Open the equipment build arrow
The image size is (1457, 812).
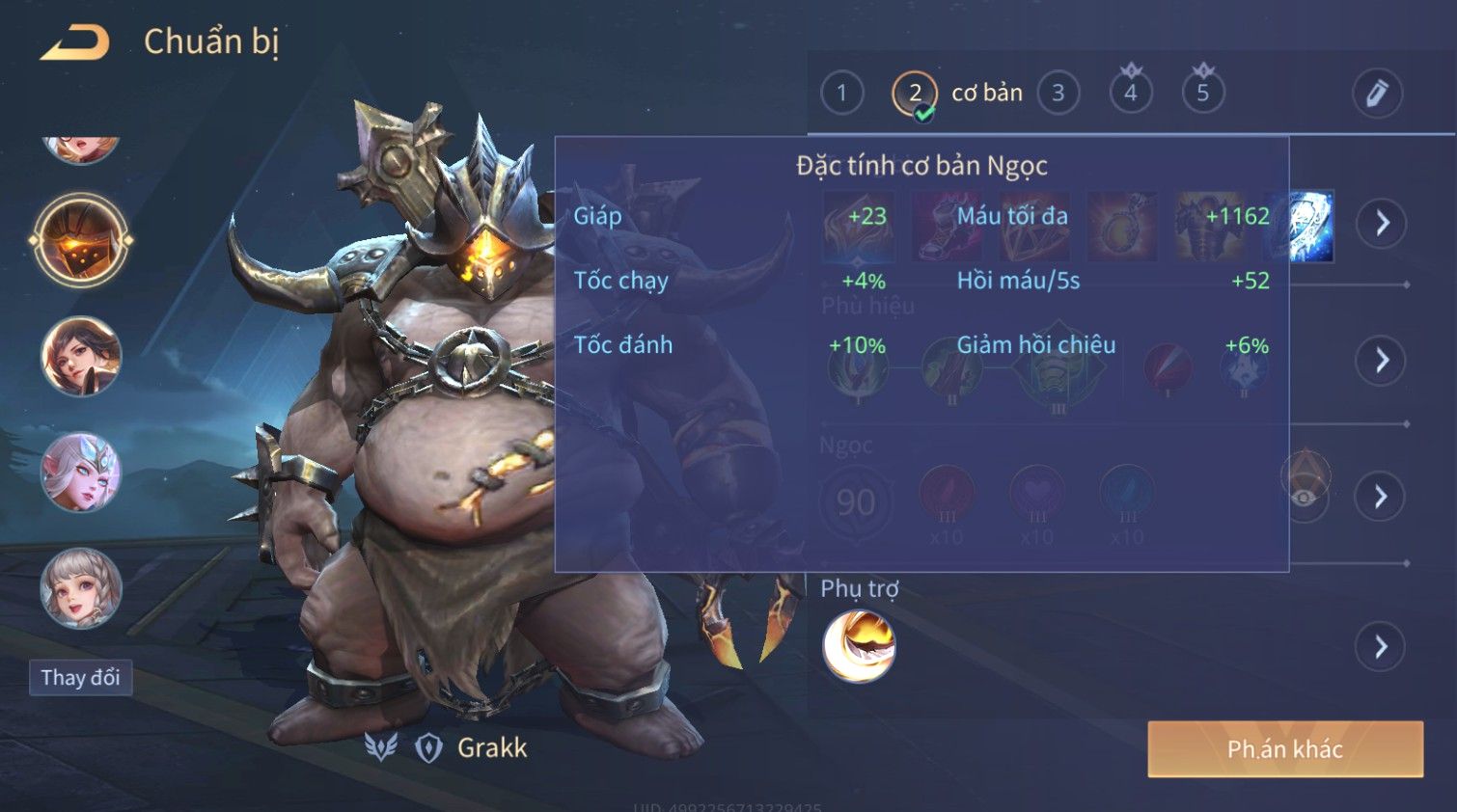tap(1382, 224)
